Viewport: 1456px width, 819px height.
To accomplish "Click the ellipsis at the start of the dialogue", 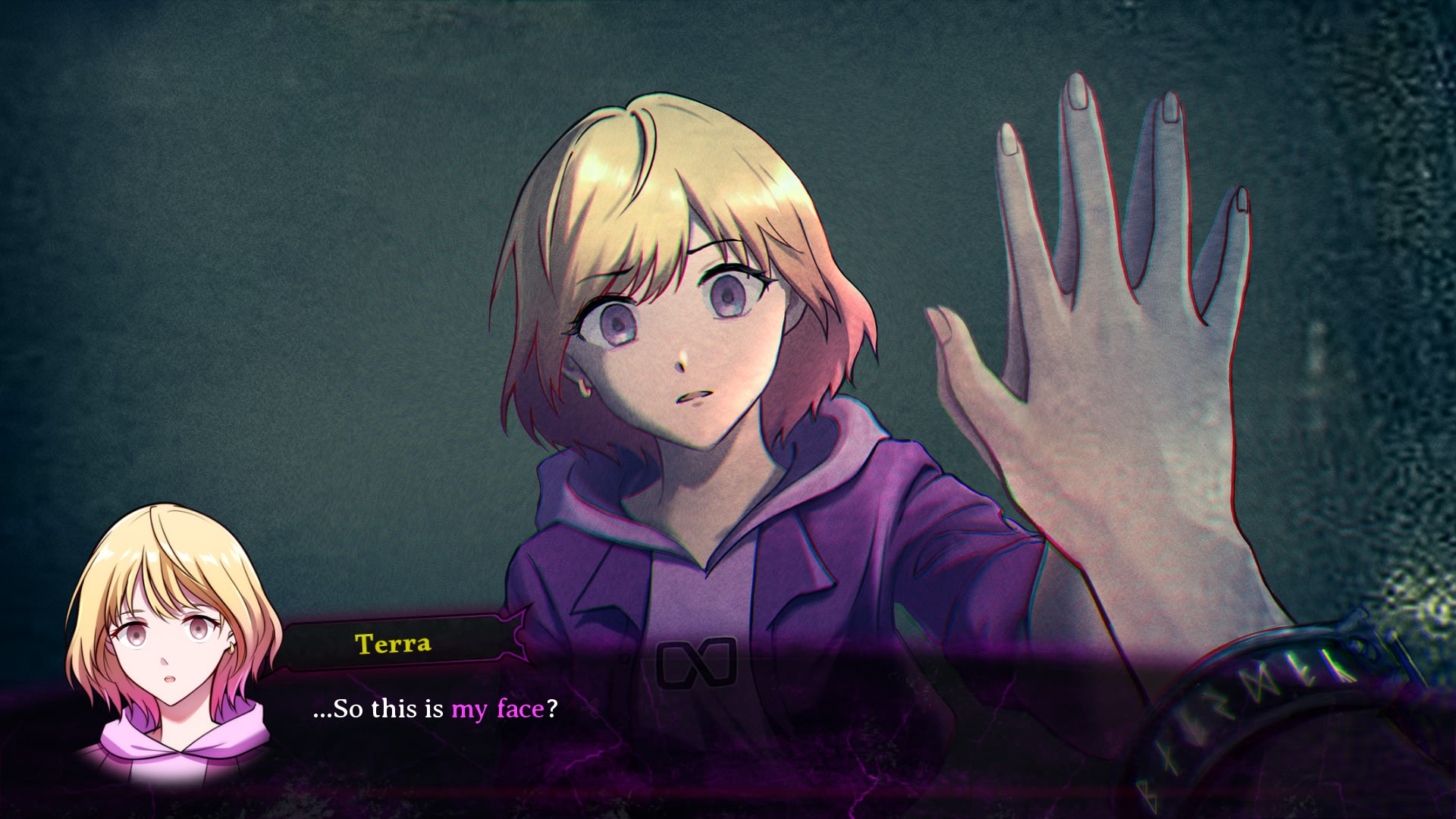I will coord(325,711).
